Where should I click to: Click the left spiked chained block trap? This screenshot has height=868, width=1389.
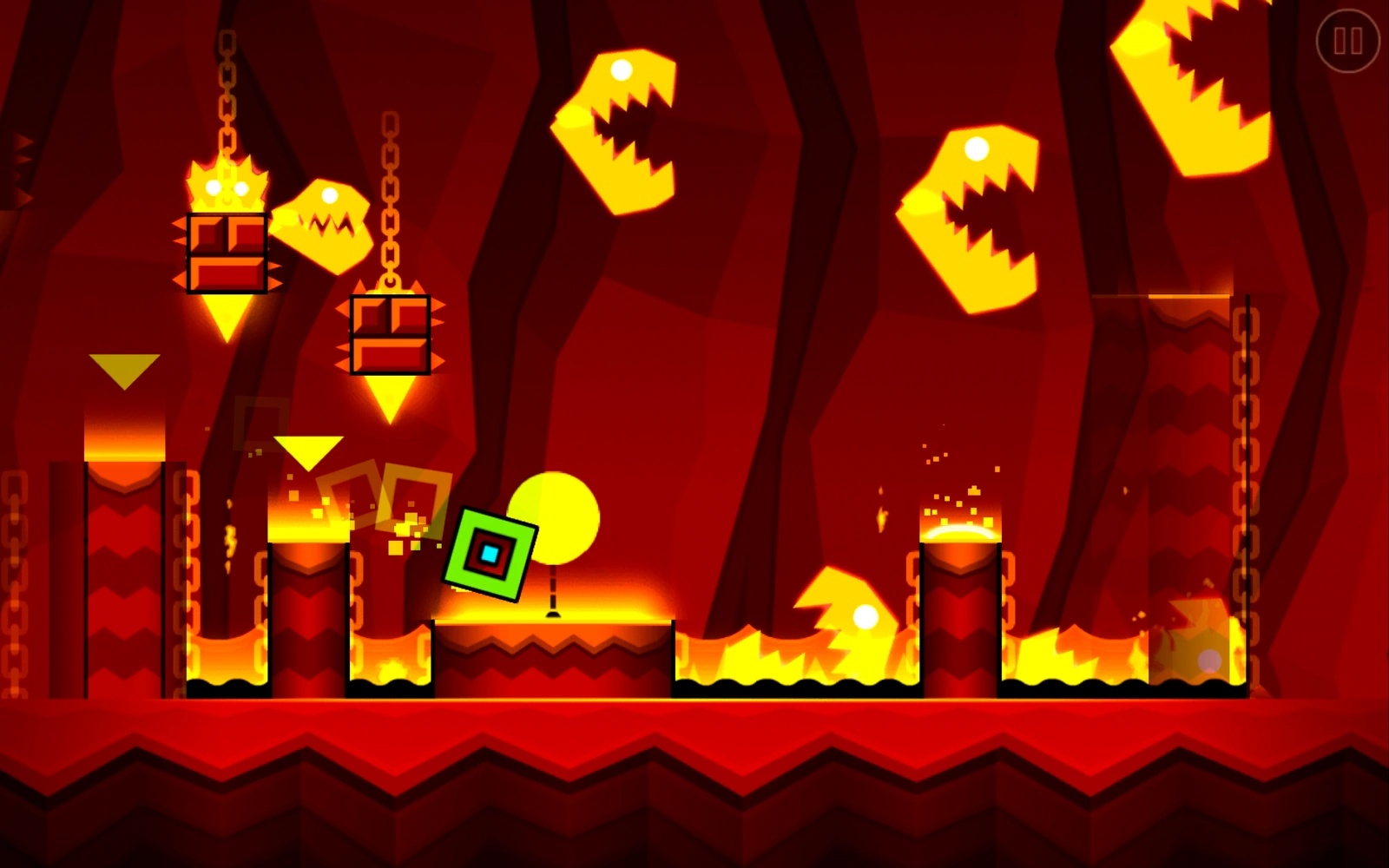pyautogui.click(x=226, y=252)
